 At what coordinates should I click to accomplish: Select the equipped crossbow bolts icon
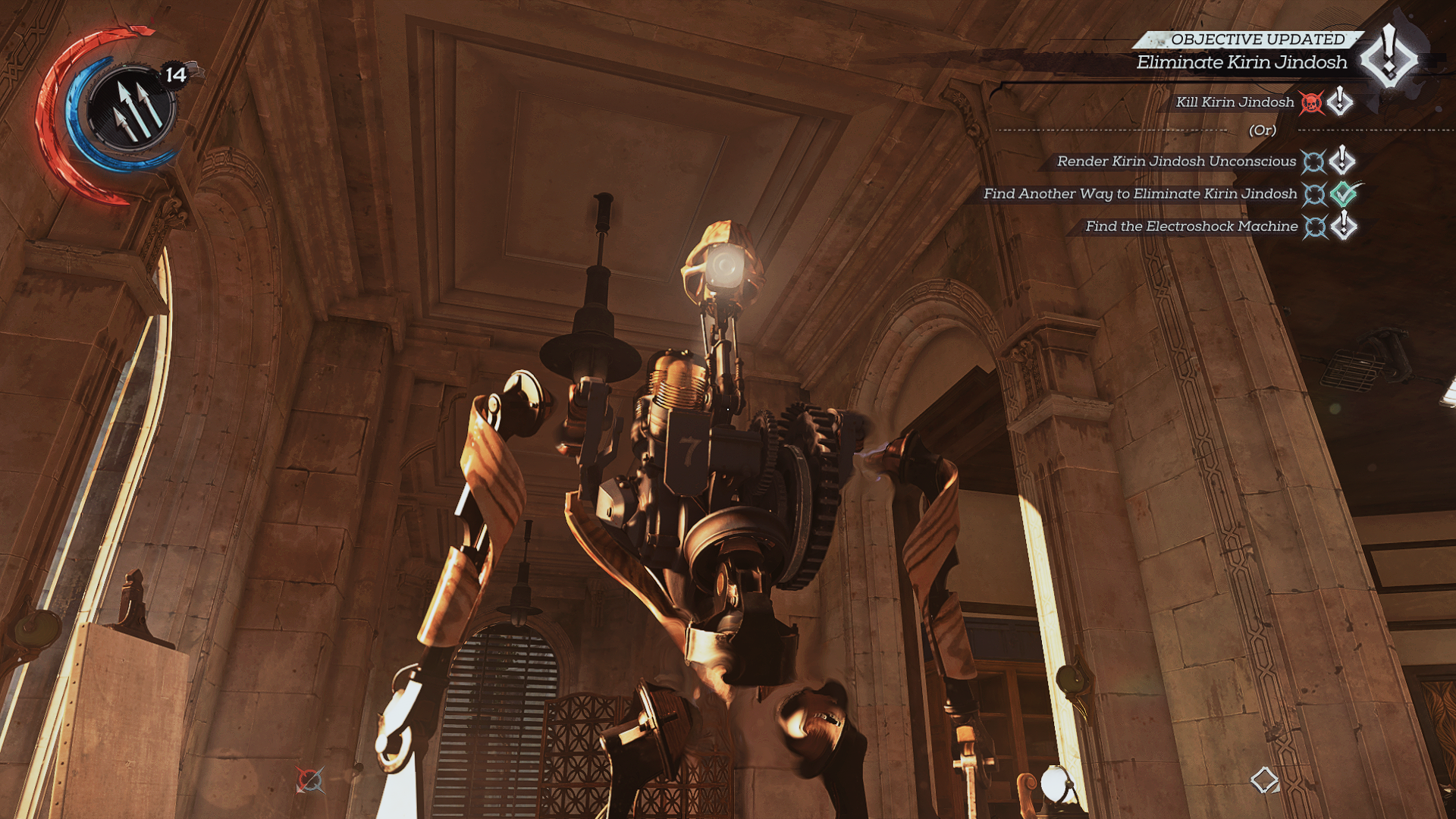click(x=130, y=108)
